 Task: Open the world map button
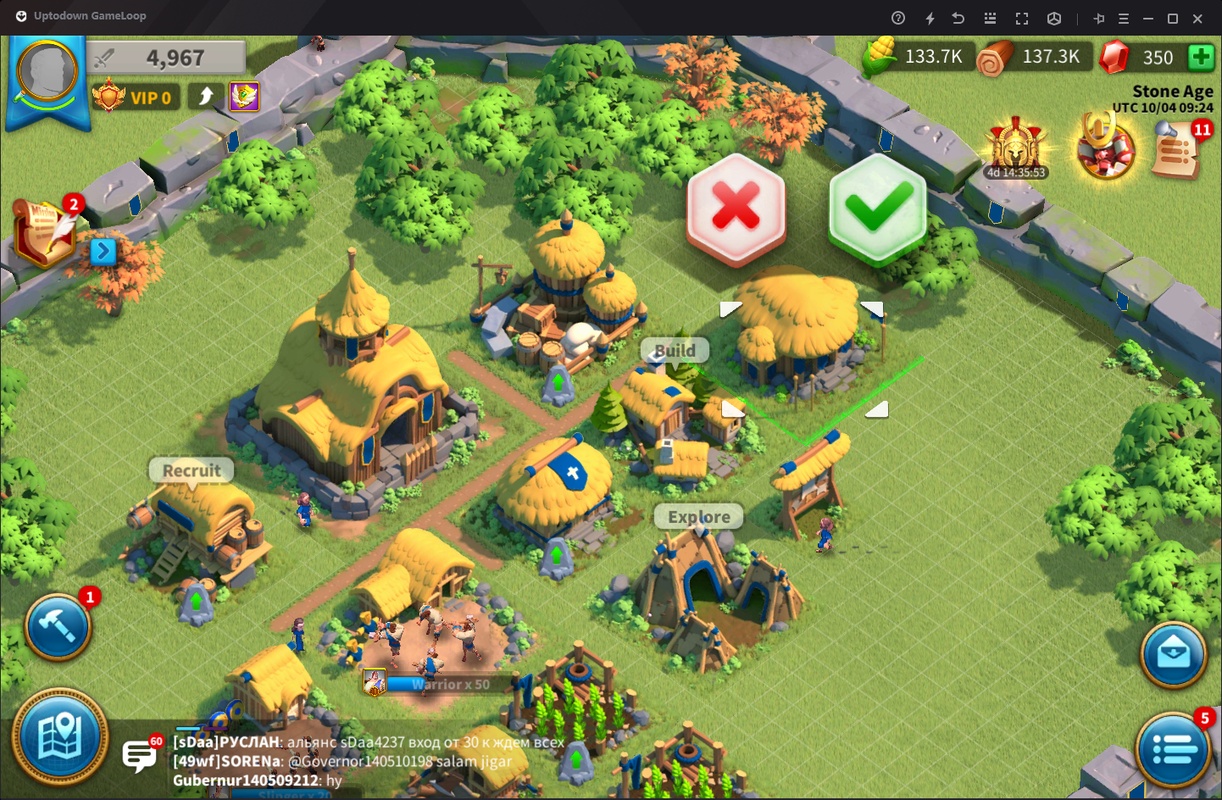pos(60,739)
